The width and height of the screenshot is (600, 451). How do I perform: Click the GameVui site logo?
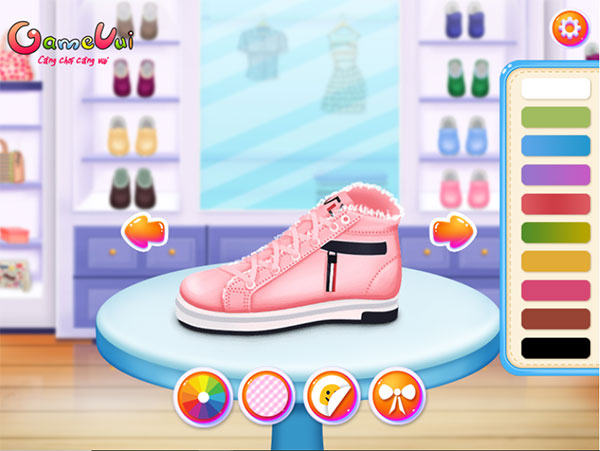point(70,42)
